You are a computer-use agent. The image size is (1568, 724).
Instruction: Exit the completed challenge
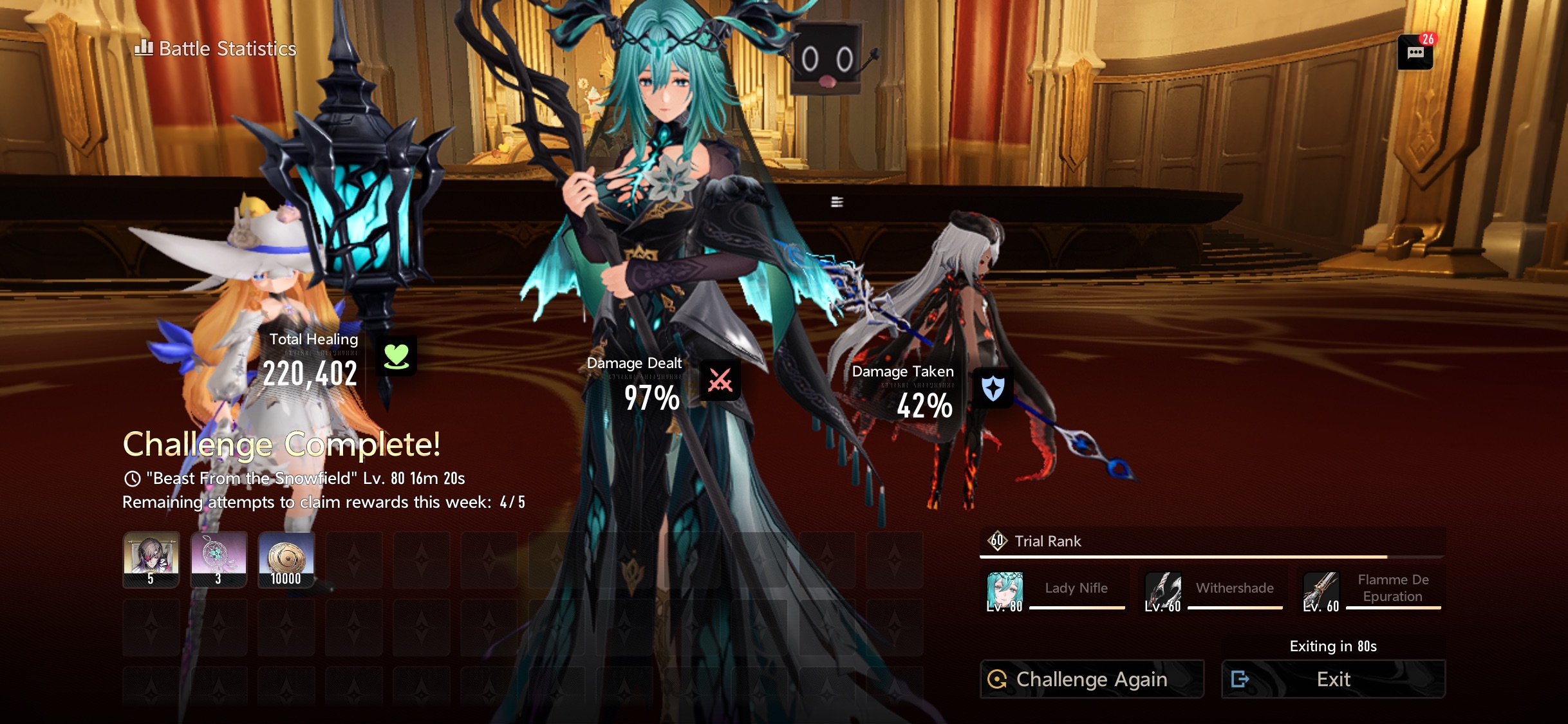[1333, 679]
